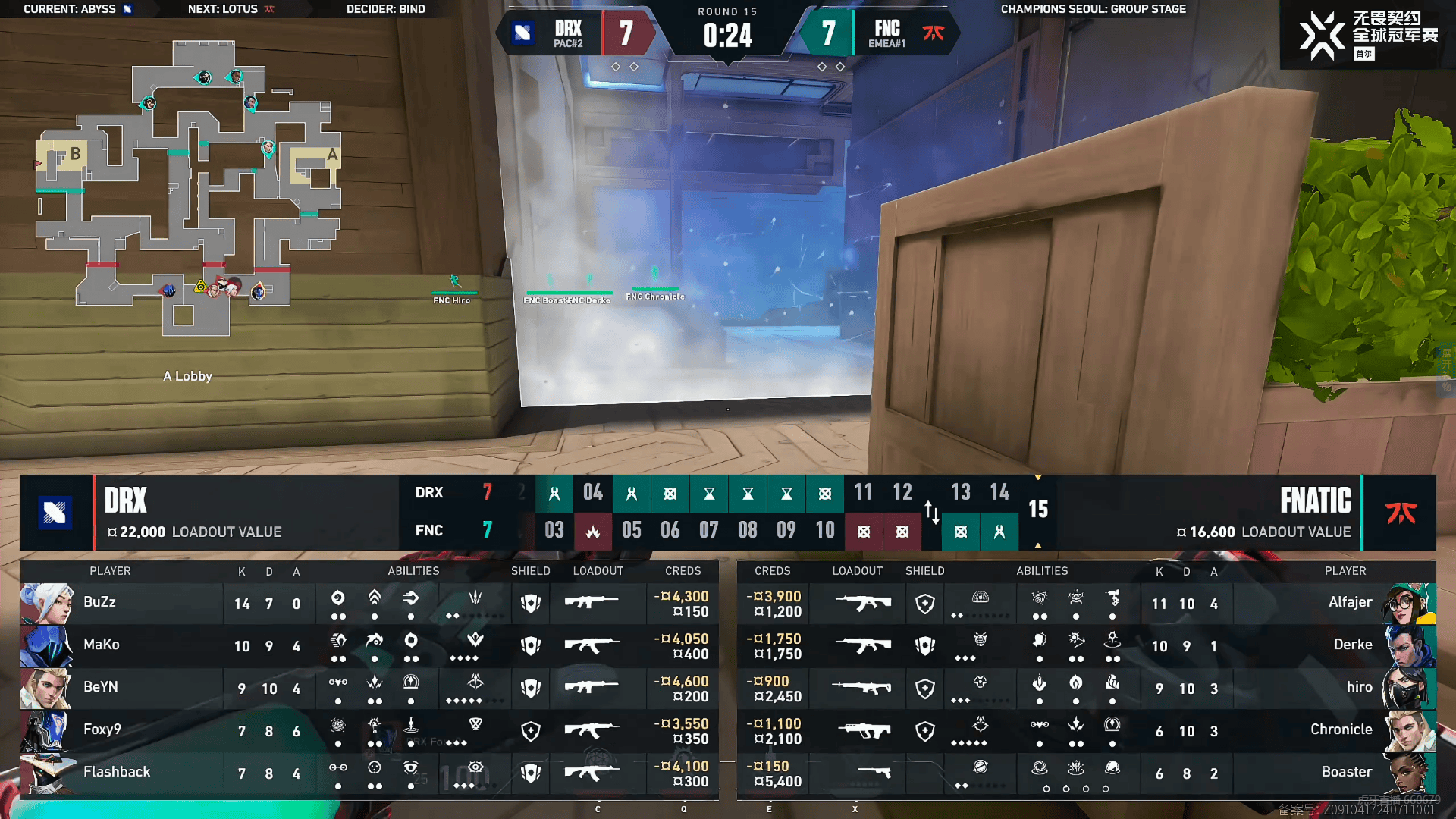Pick Foxy9 in the scoreboard

point(121,731)
